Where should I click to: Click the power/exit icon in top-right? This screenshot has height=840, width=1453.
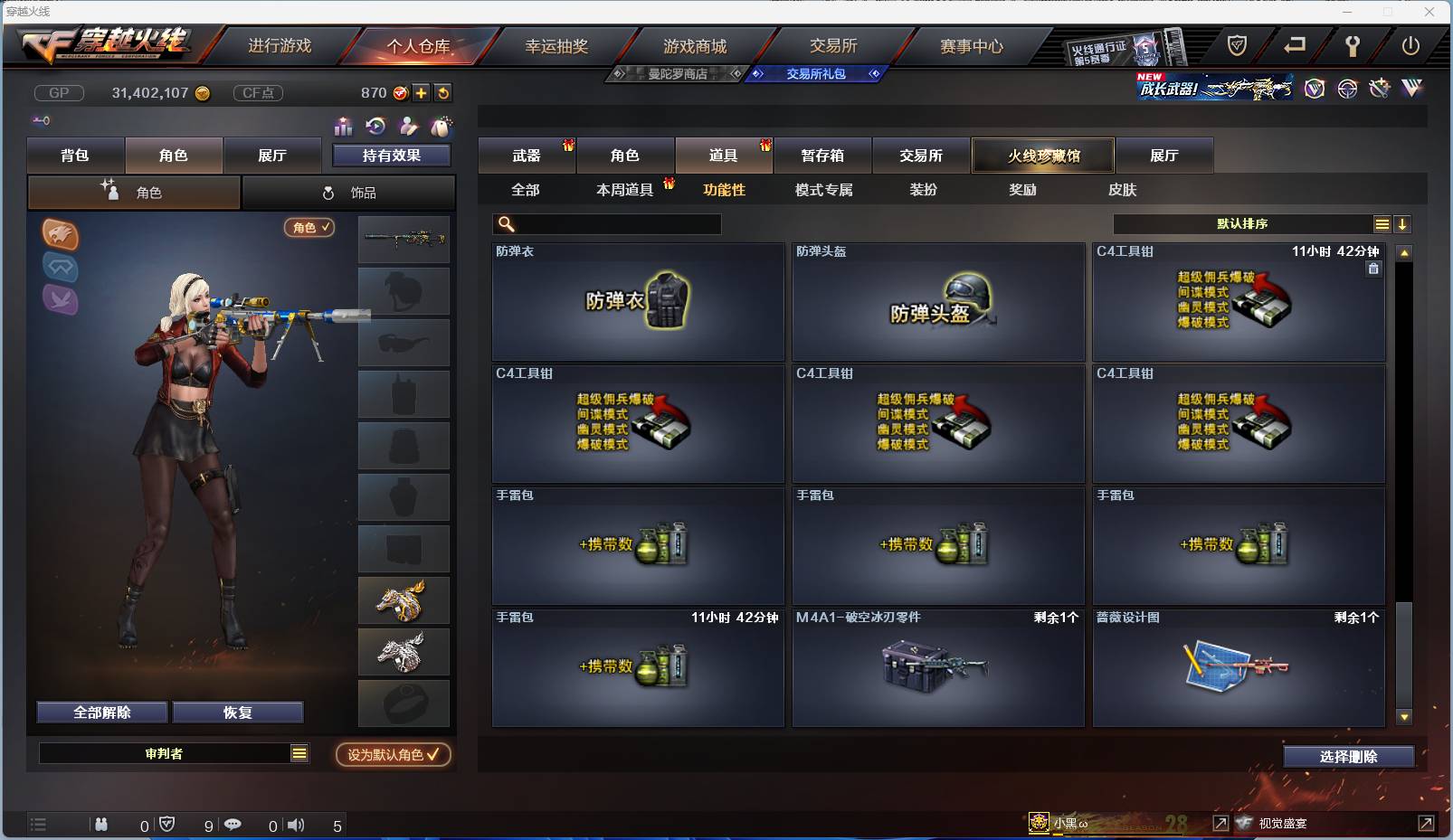1410,46
